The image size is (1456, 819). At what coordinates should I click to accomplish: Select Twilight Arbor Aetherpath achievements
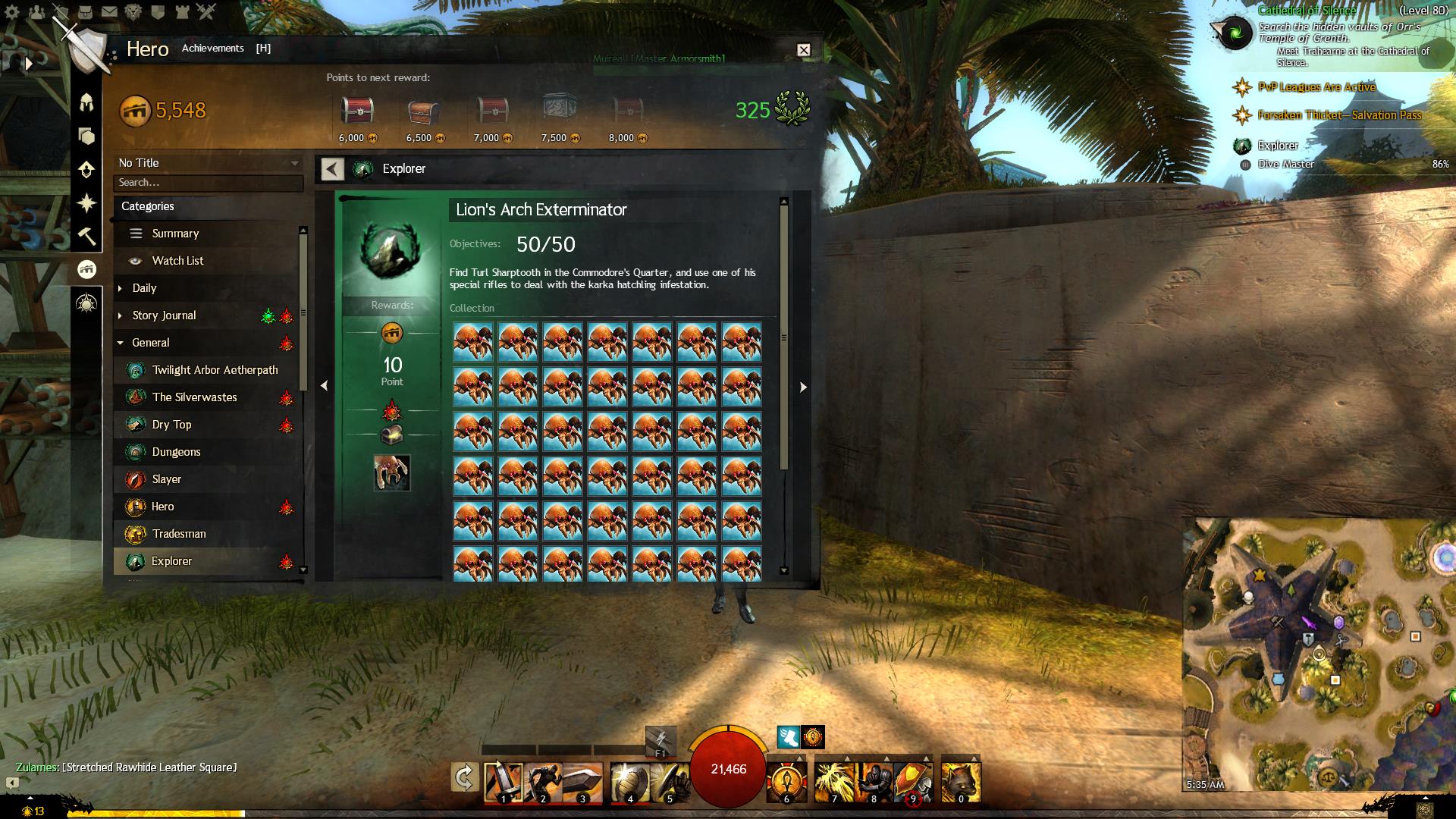point(215,370)
